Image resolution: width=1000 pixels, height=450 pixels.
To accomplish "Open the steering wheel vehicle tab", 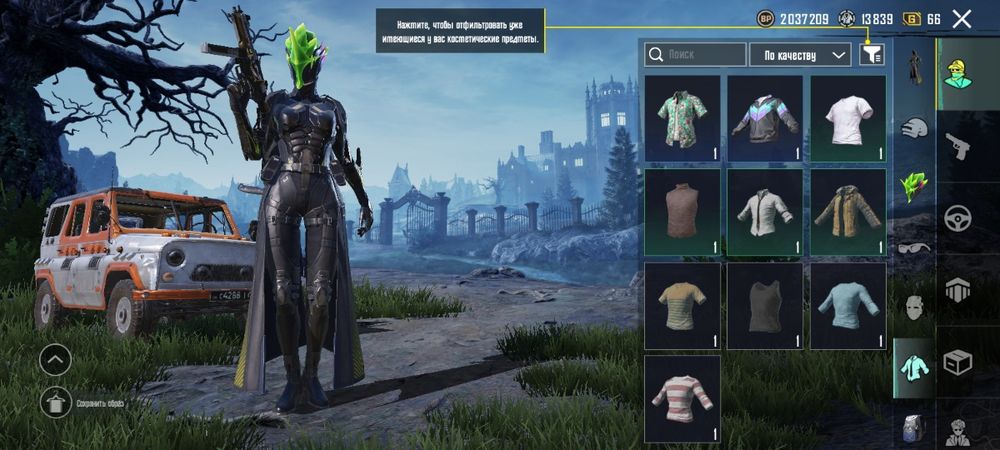I will coord(958,217).
